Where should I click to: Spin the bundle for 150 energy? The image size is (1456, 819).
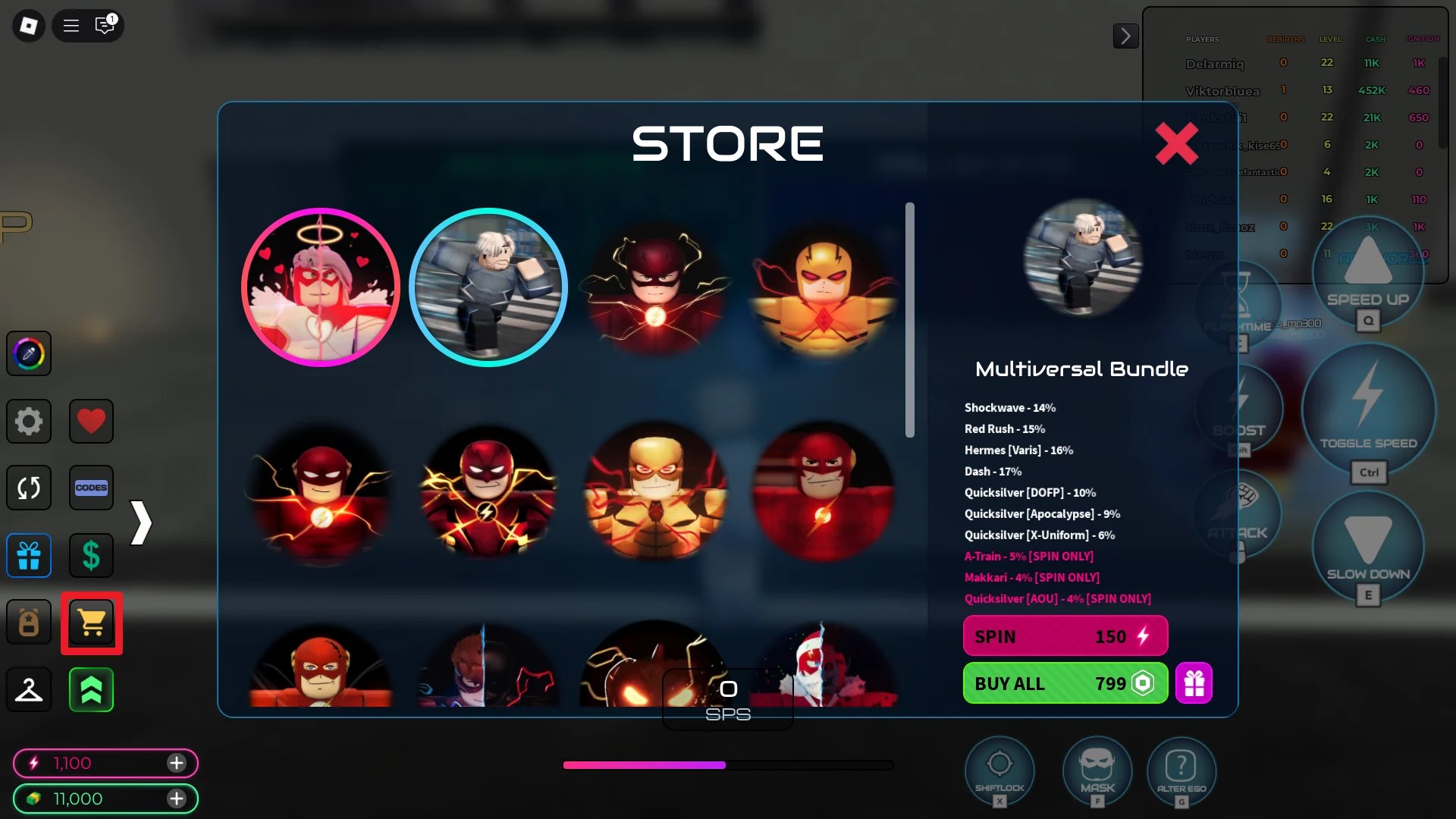1065,636
